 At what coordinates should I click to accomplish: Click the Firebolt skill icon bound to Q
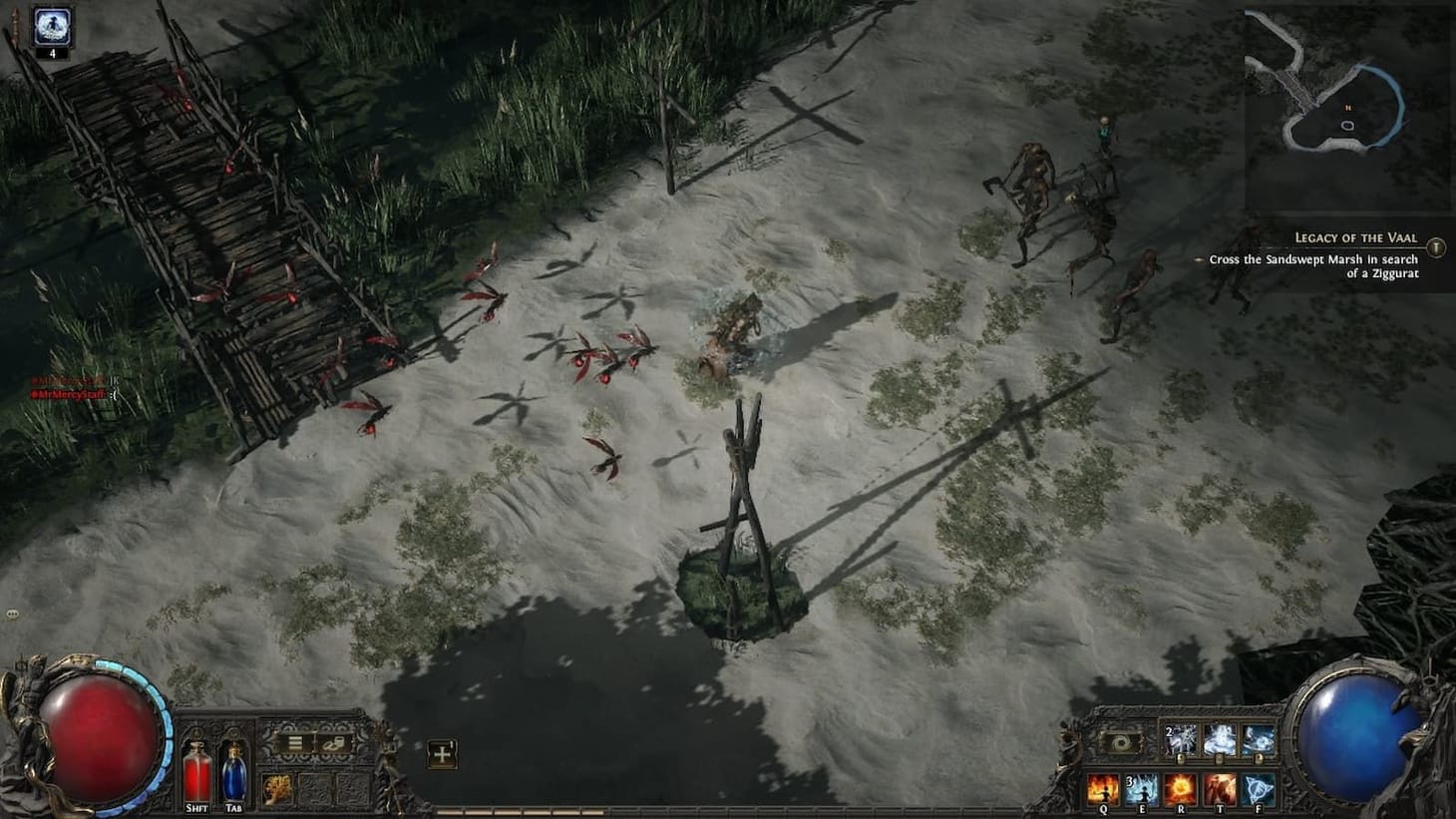pyautogui.click(x=1104, y=789)
